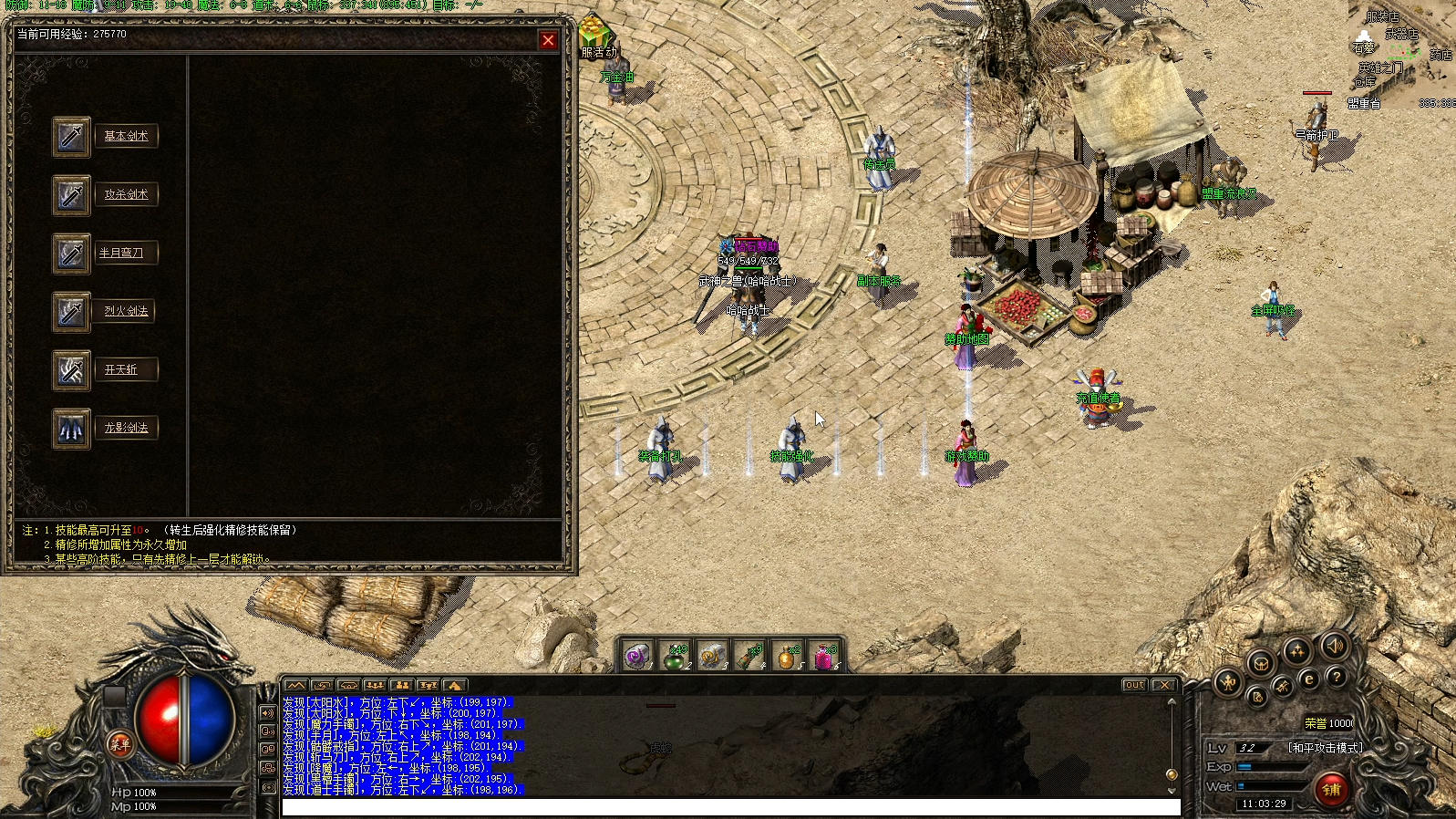Viewport: 1456px width, 819px height.
Task: Use the green potion in hotbar slot 2
Action: point(675,656)
